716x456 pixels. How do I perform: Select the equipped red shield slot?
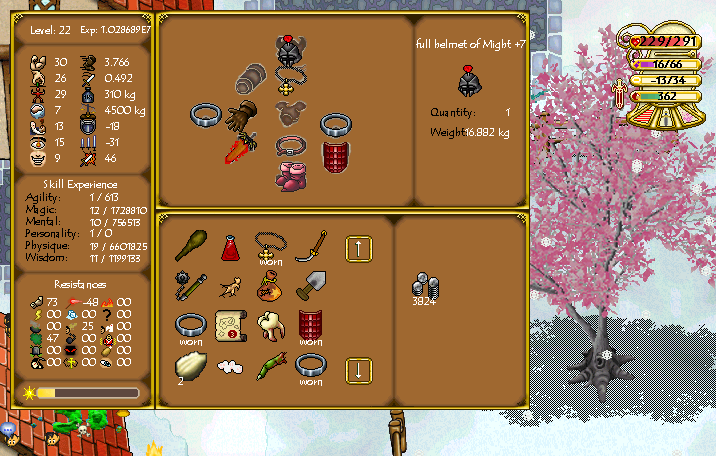coord(334,156)
